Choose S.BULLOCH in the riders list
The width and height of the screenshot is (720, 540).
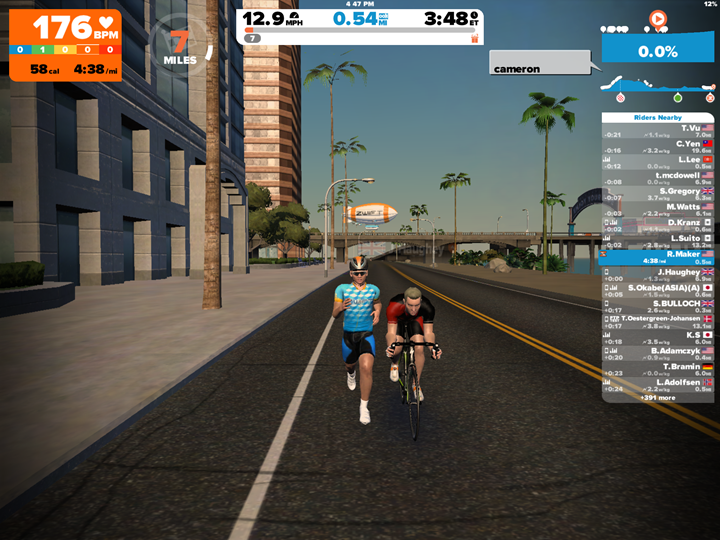coord(658,305)
